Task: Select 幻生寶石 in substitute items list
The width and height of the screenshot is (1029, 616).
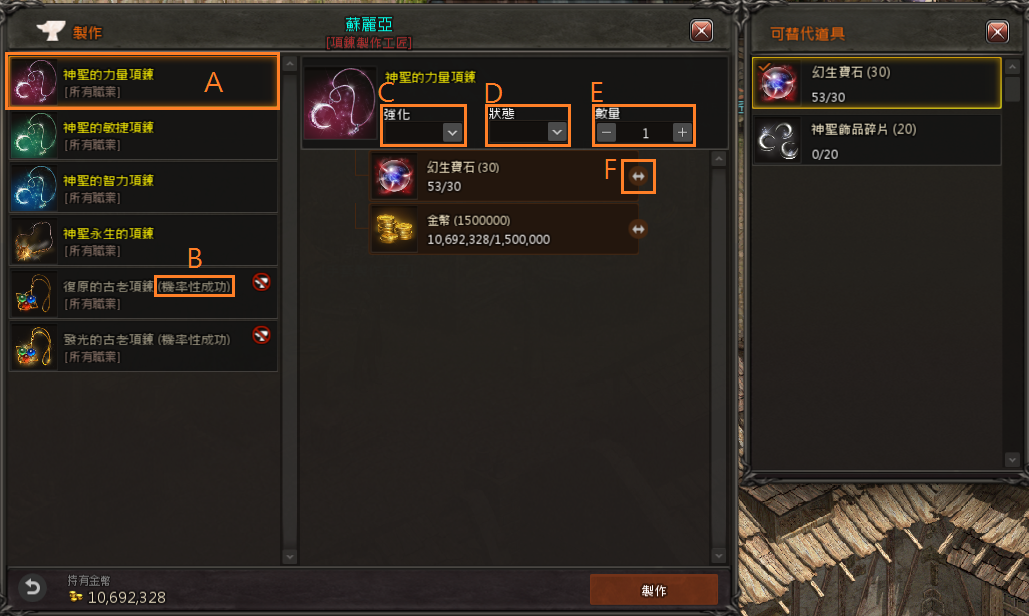Action: (876, 83)
